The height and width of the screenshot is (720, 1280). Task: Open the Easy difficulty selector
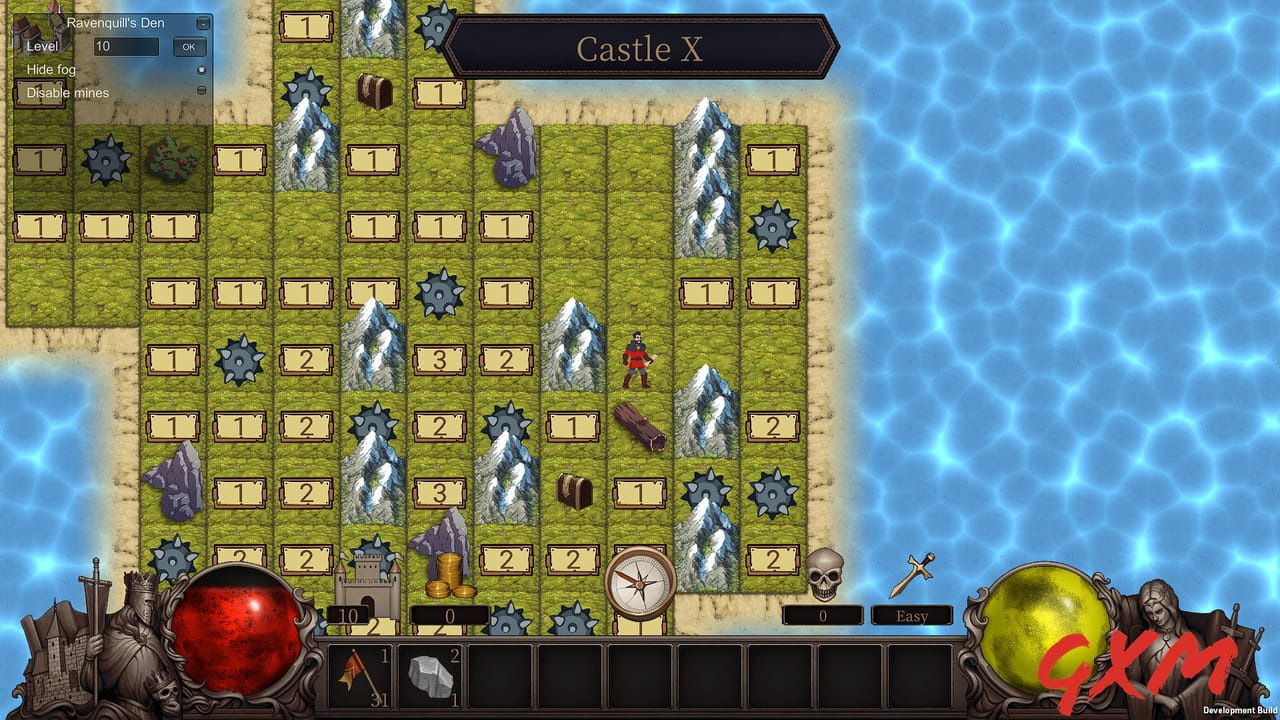911,616
